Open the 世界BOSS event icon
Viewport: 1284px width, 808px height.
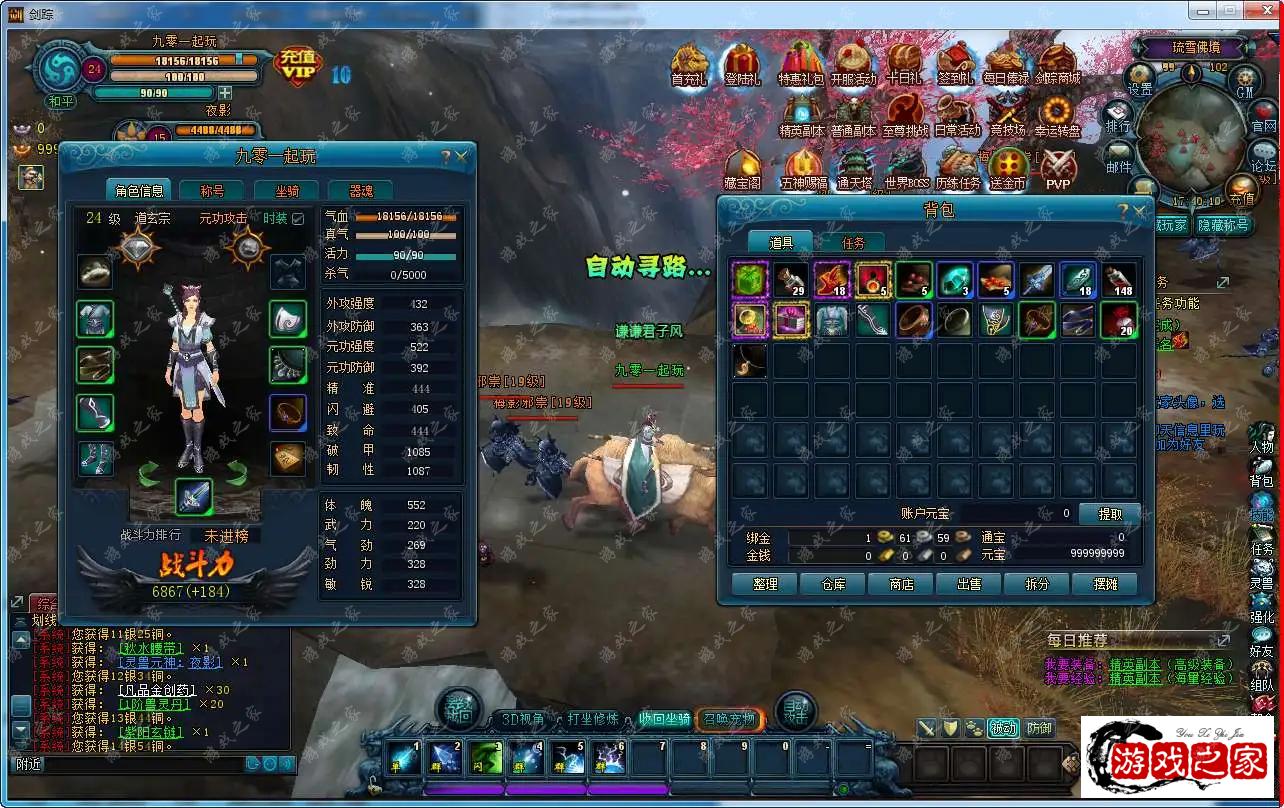[906, 168]
